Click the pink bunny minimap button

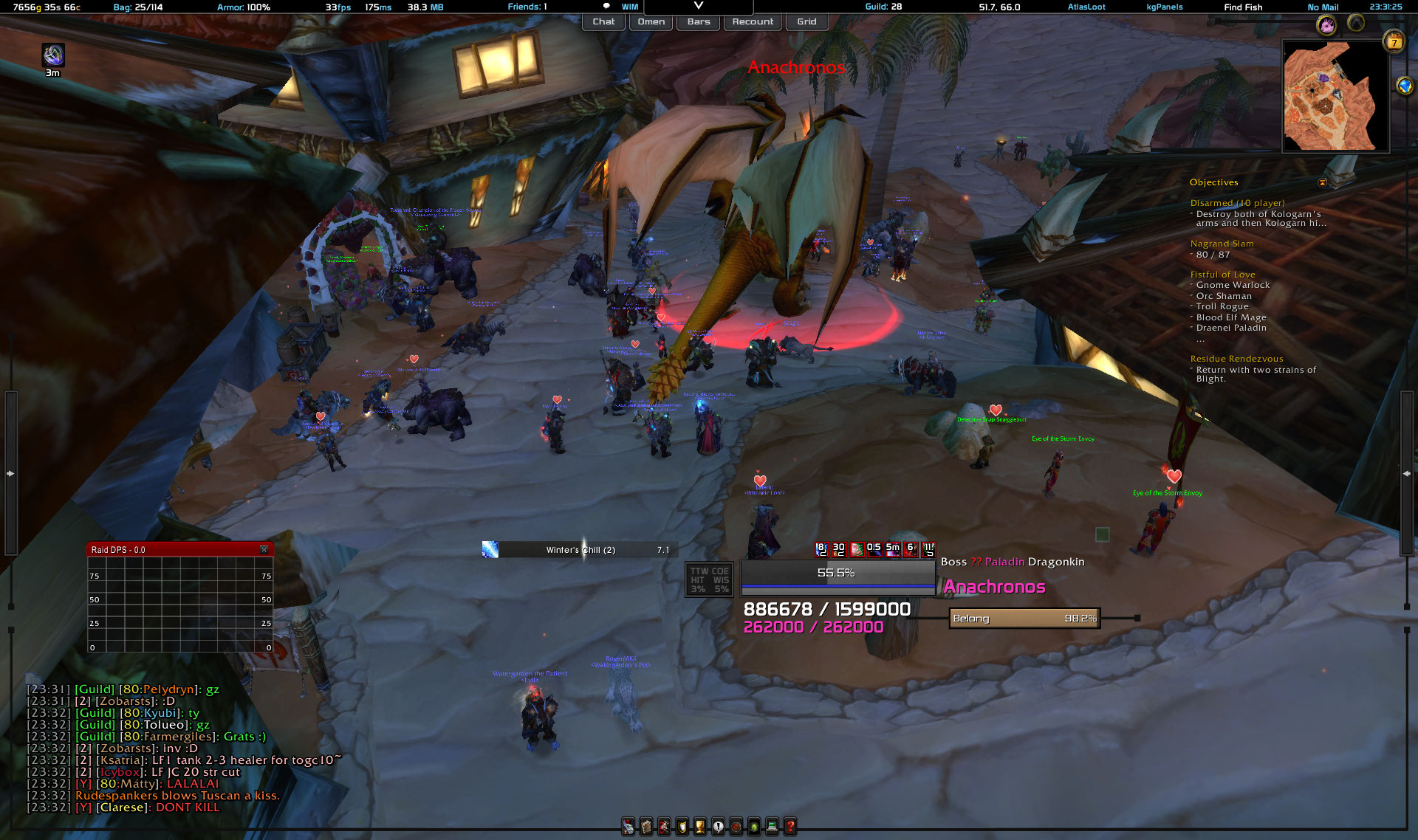(1327, 26)
